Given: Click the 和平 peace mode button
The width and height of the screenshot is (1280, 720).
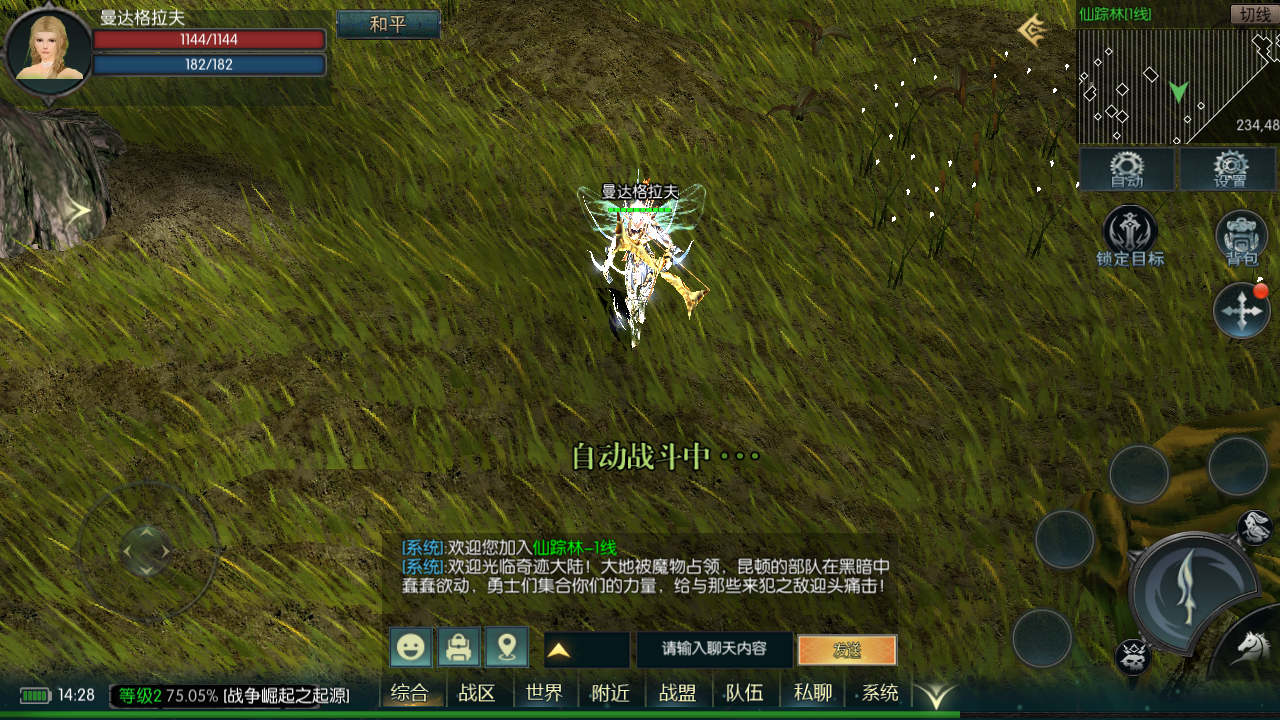Looking at the screenshot, I should 388,24.
